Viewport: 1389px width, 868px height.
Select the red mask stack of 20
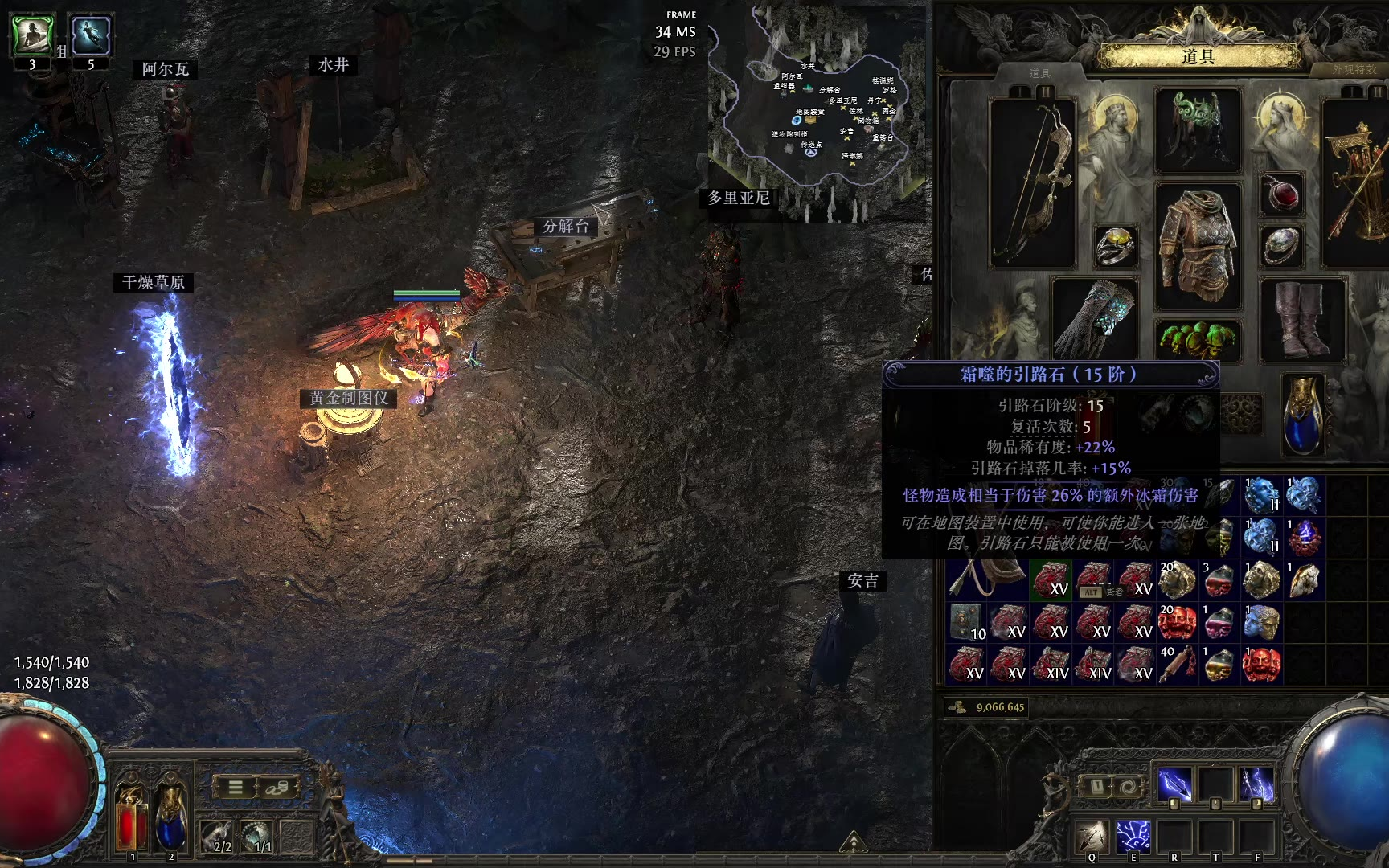pos(1176,622)
